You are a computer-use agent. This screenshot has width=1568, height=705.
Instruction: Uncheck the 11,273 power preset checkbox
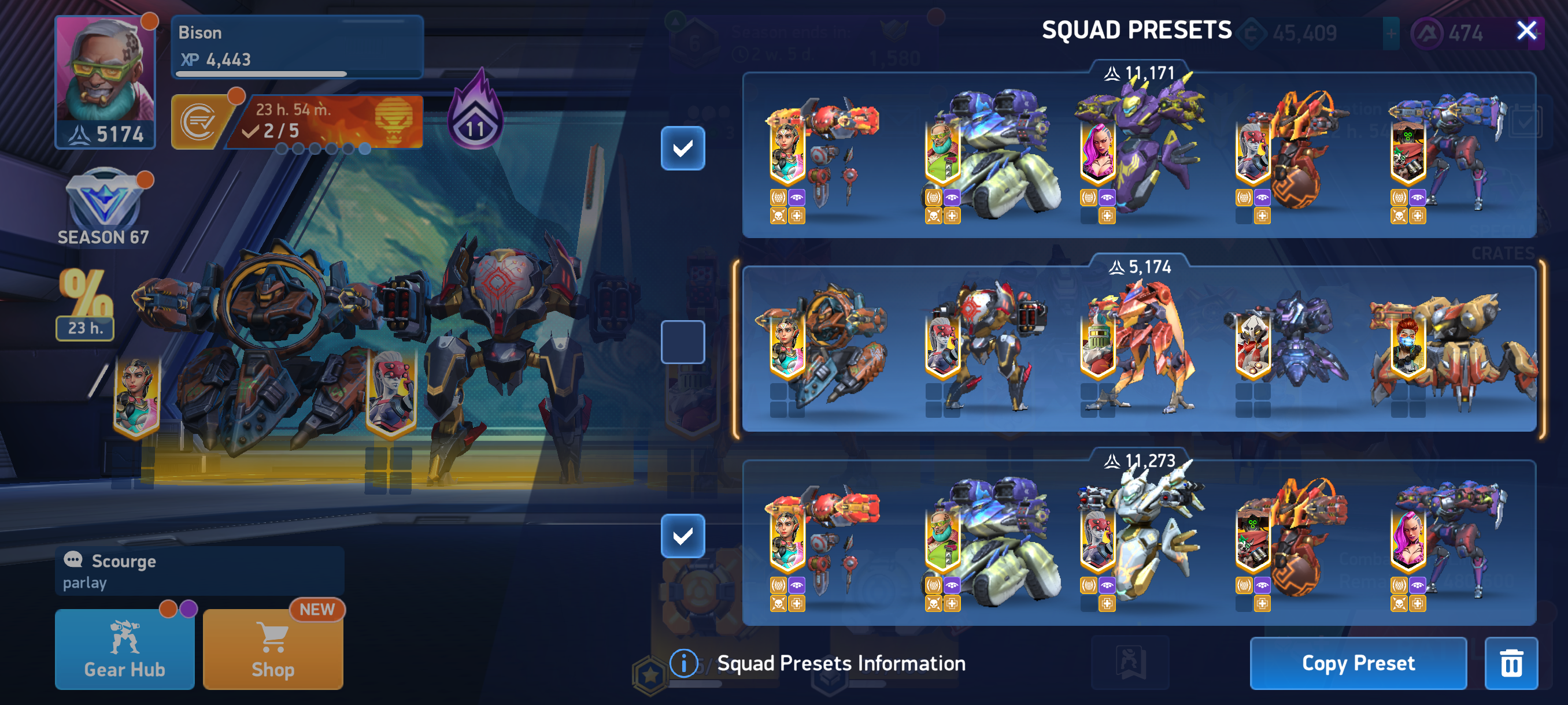click(x=682, y=535)
